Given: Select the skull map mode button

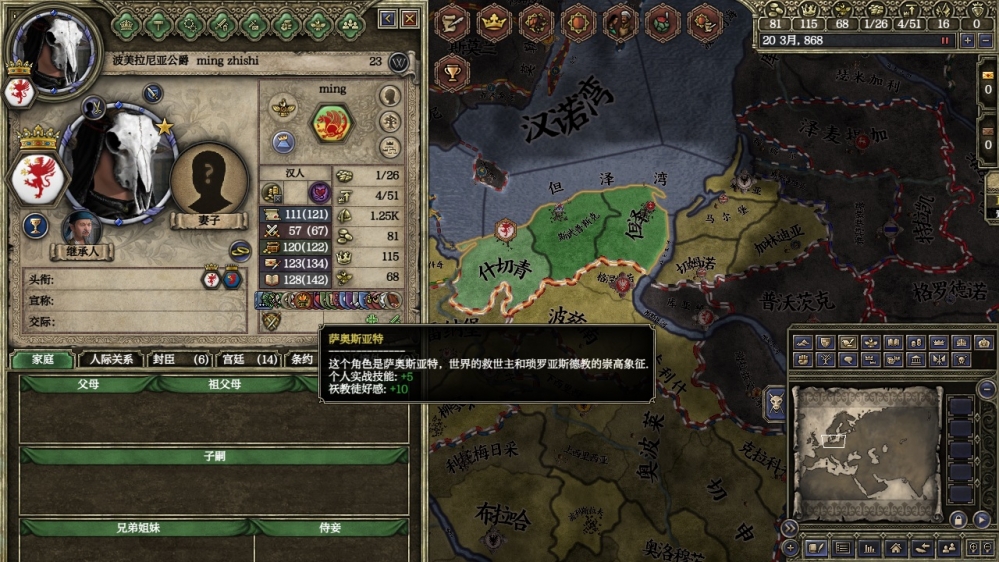Looking at the screenshot, I should 776,402.
